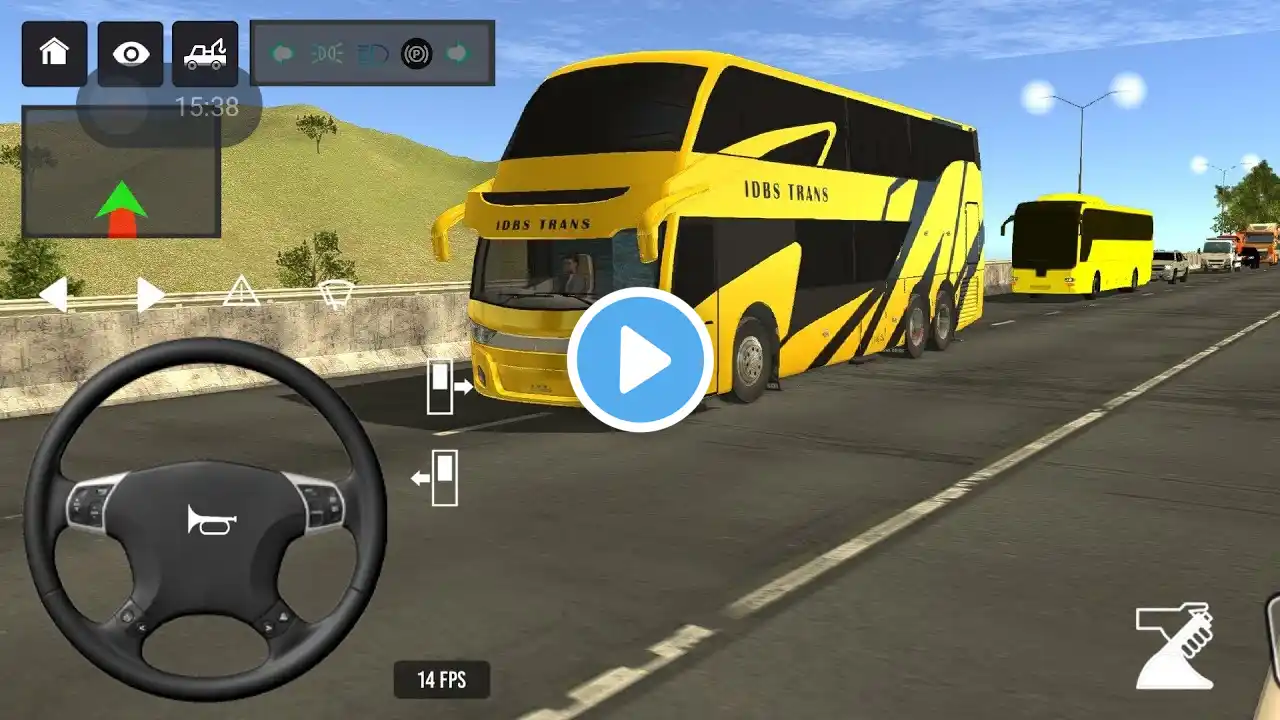Viewport: 1280px width, 720px height.
Task: Play the video with the blue button
Action: tap(640, 360)
